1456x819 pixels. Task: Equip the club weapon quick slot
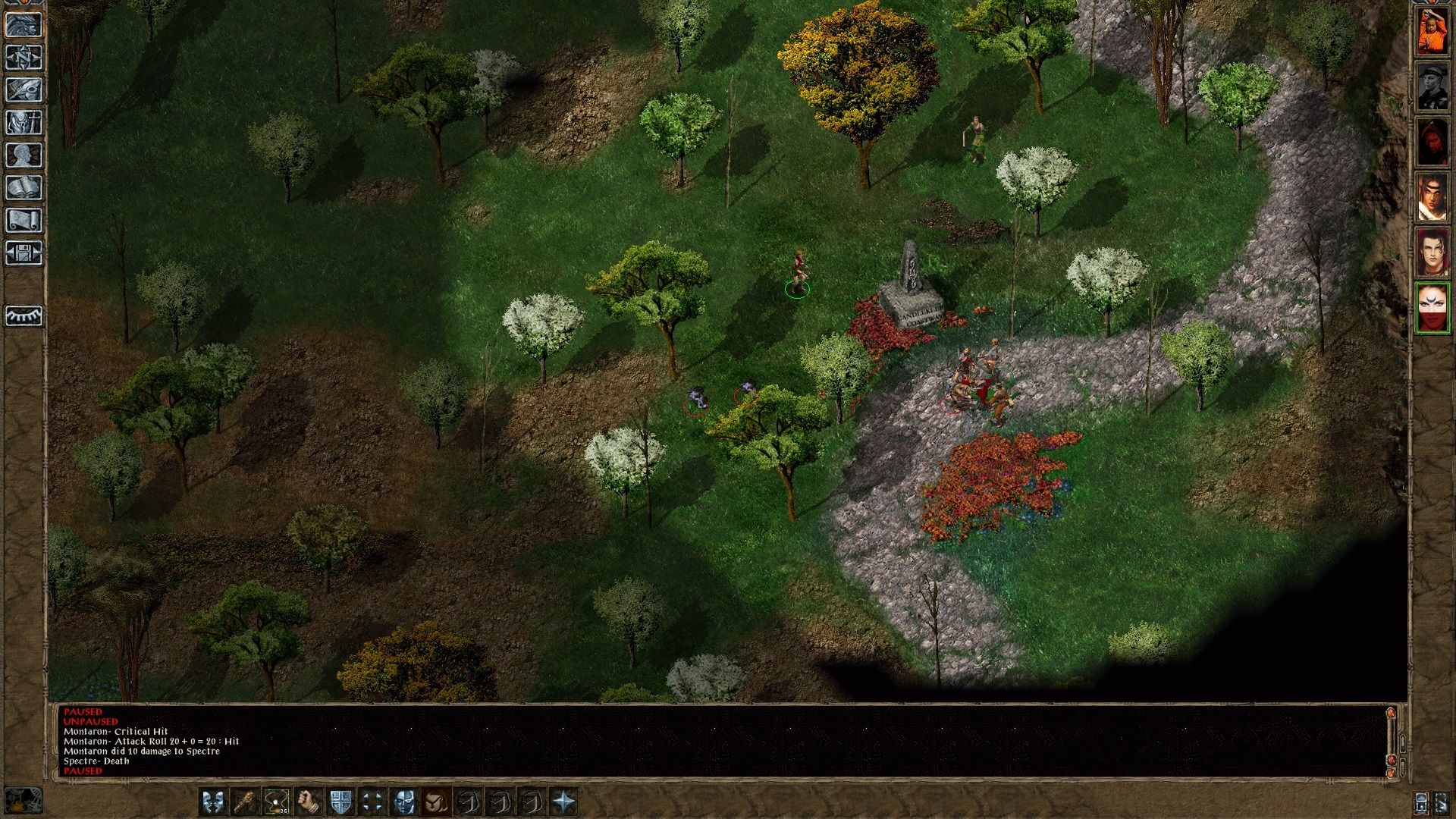[x=245, y=802]
